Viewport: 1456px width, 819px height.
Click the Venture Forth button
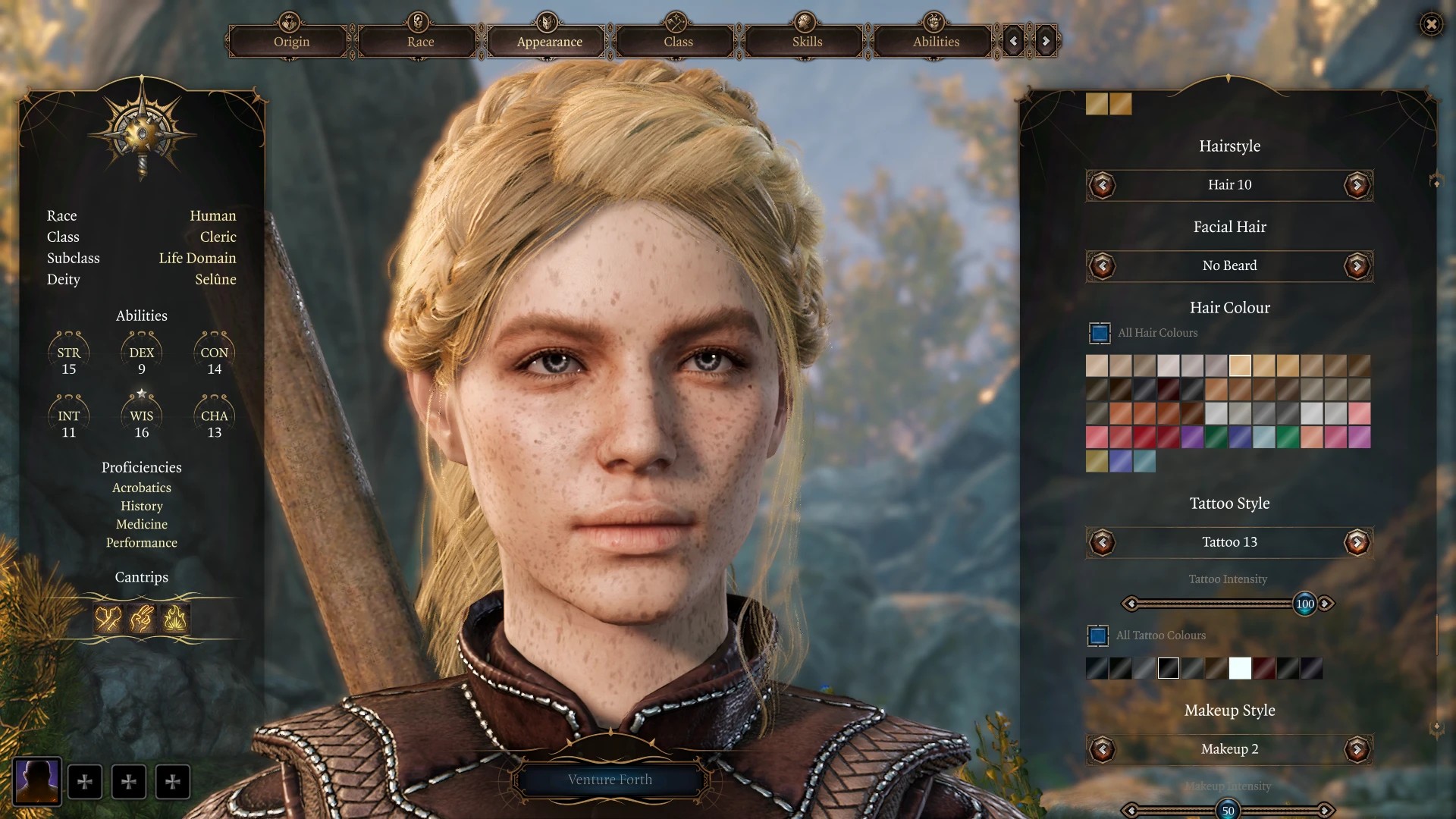tap(610, 780)
